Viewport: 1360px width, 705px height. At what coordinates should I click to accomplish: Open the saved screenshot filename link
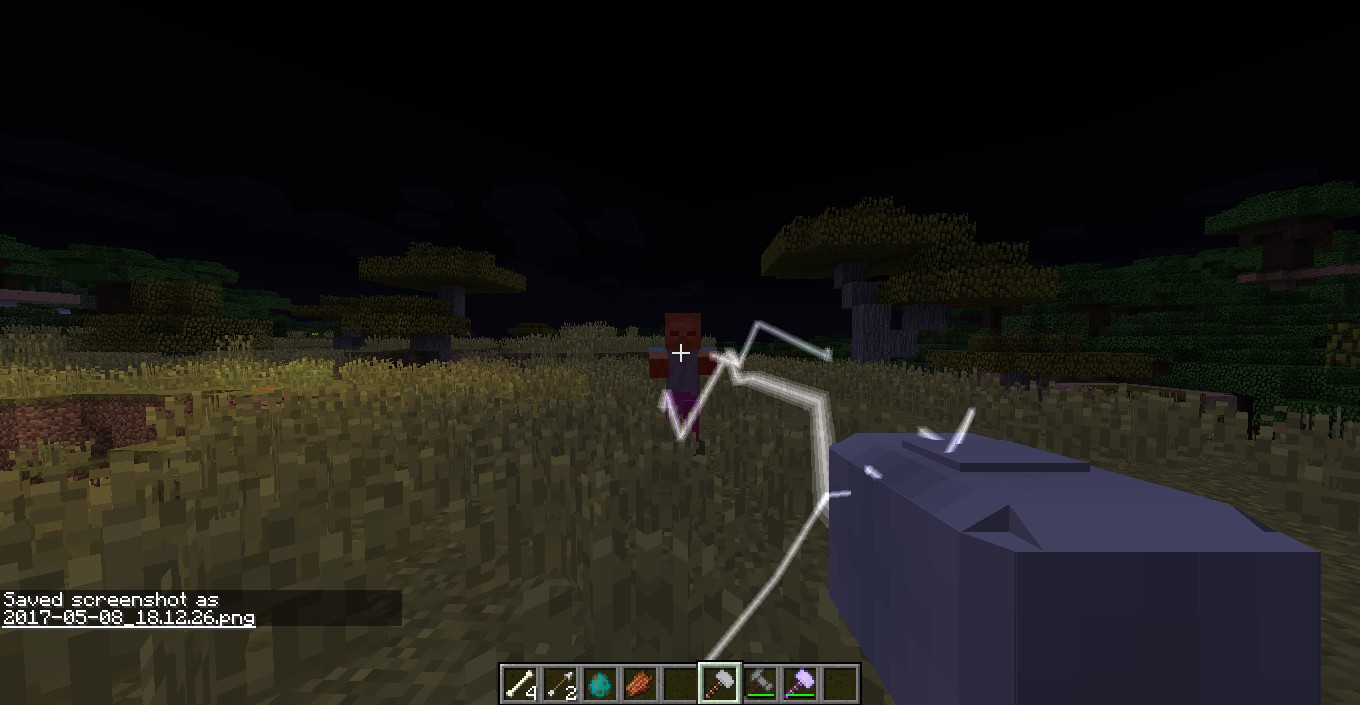[129, 618]
